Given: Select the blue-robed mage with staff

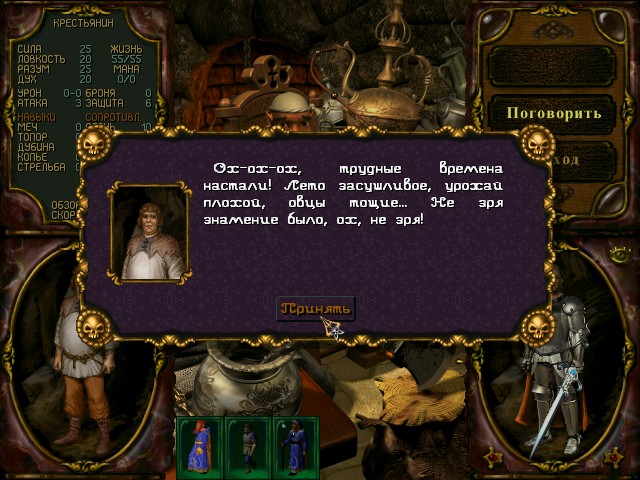Looking at the screenshot, I should pyautogui.click(x=294, y=445).
